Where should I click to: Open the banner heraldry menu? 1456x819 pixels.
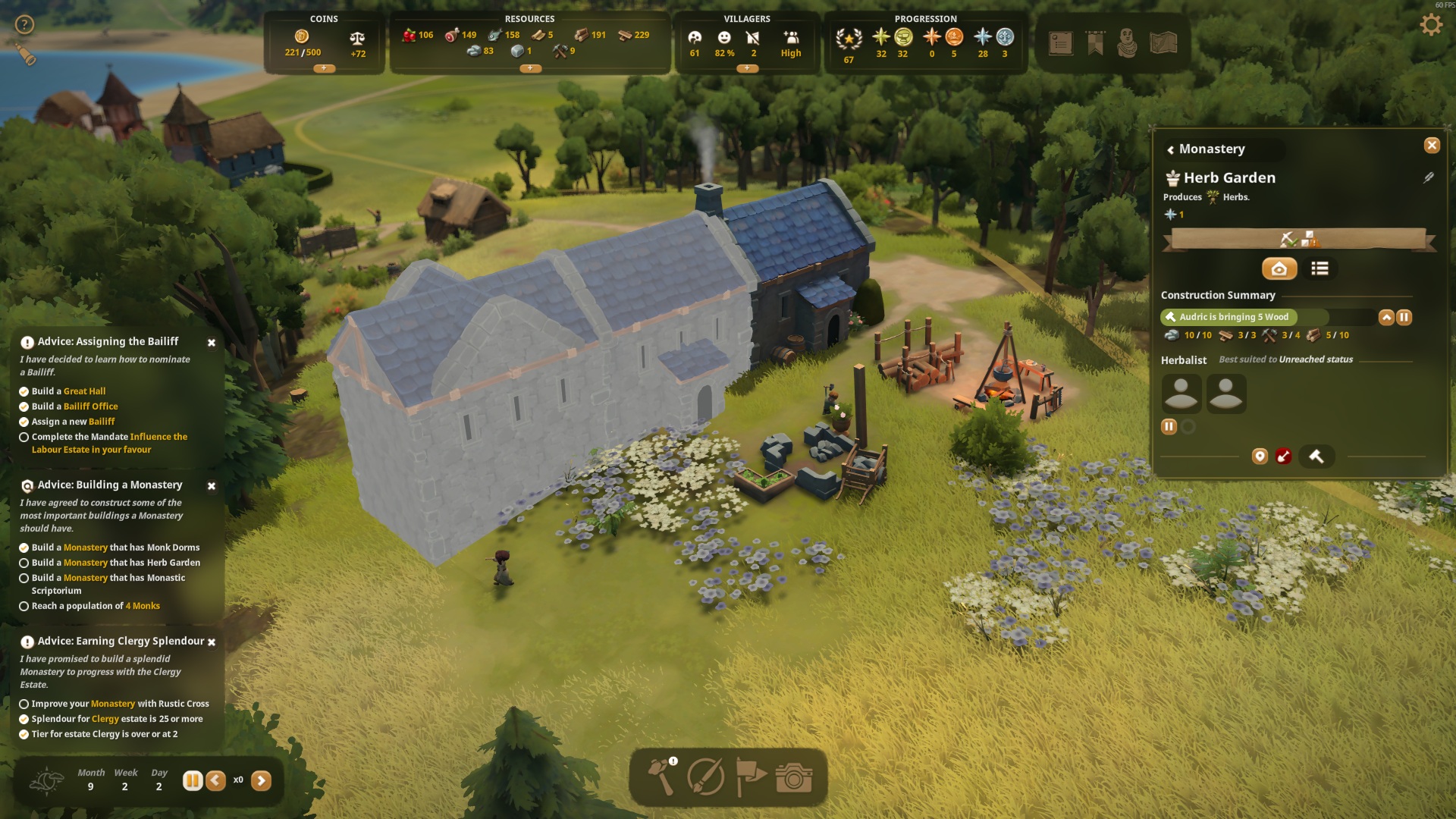click(x=1095, y=43)
